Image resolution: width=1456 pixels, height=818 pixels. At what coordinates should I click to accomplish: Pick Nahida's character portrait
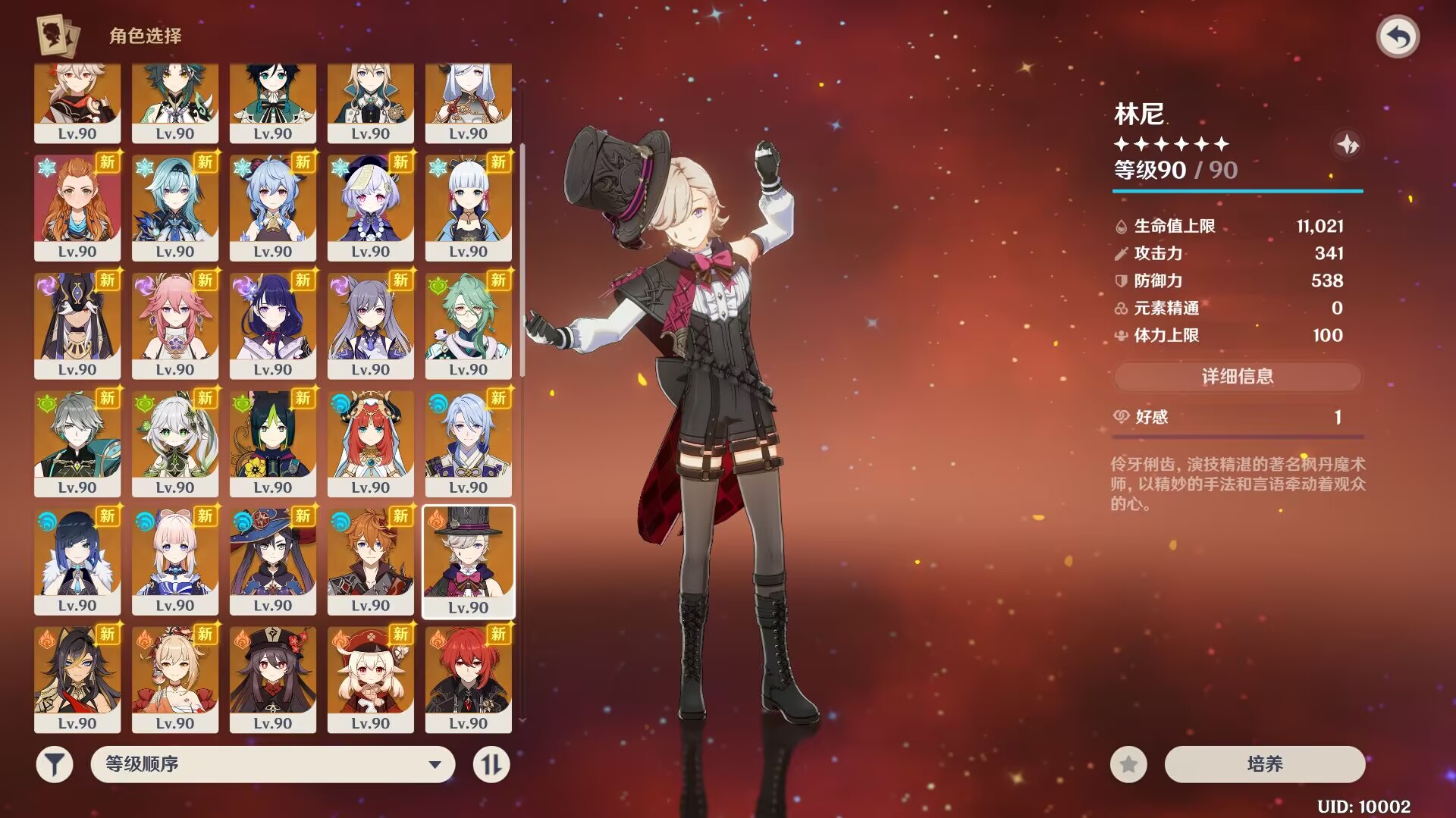click(174, 443)
